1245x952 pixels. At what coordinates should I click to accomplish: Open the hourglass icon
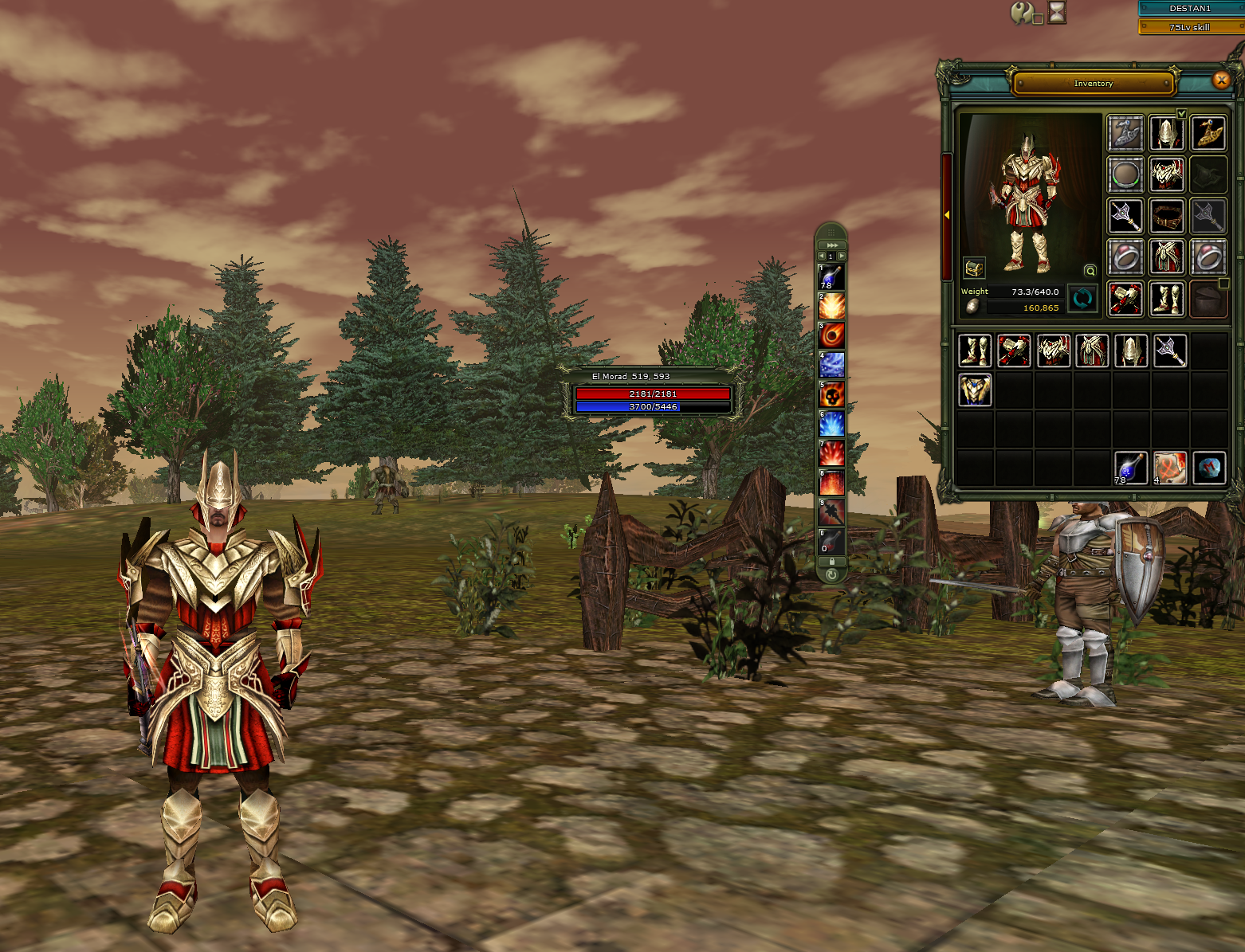pos(1057,12)
